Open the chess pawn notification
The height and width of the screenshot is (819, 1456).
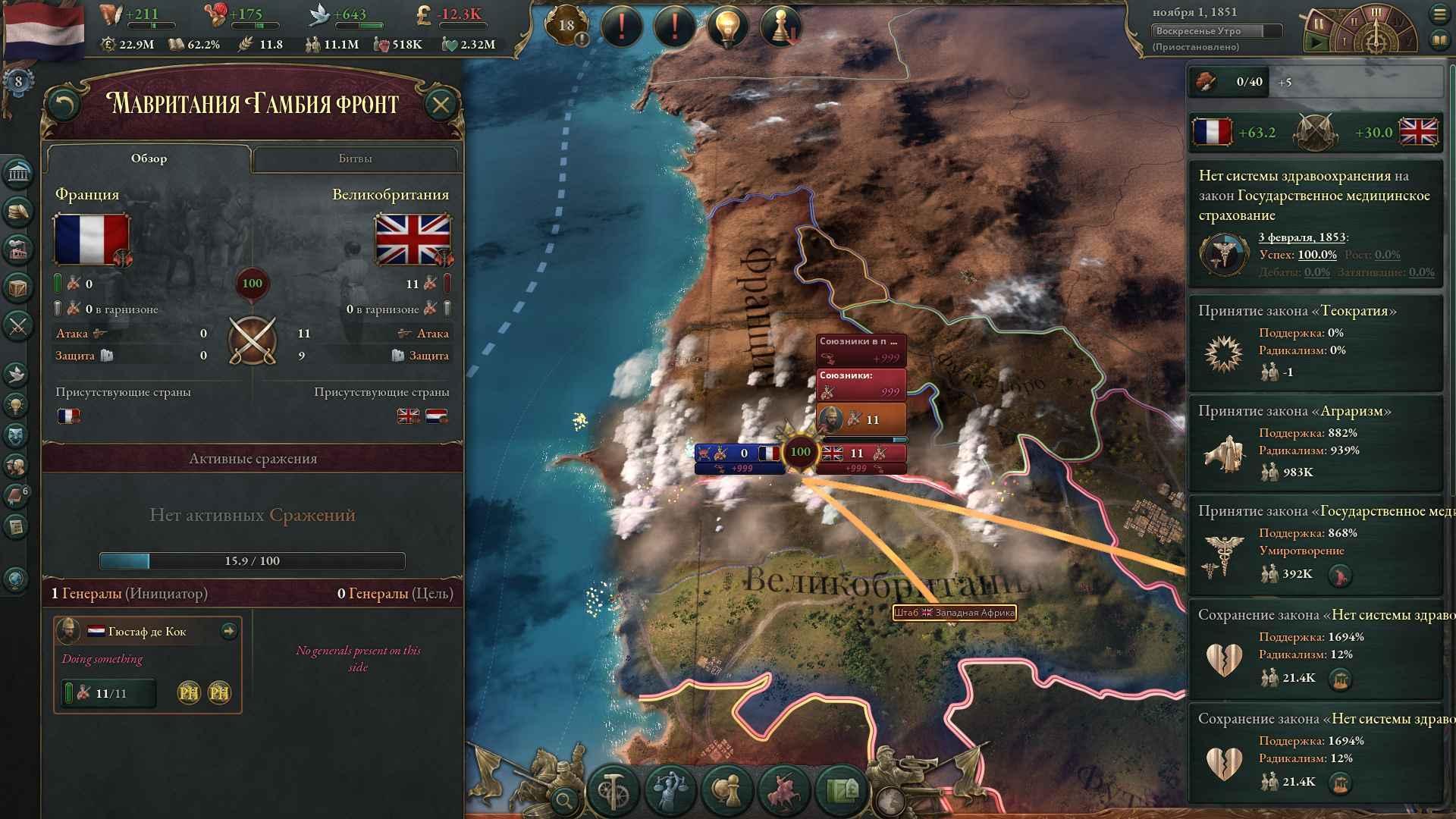780,27
